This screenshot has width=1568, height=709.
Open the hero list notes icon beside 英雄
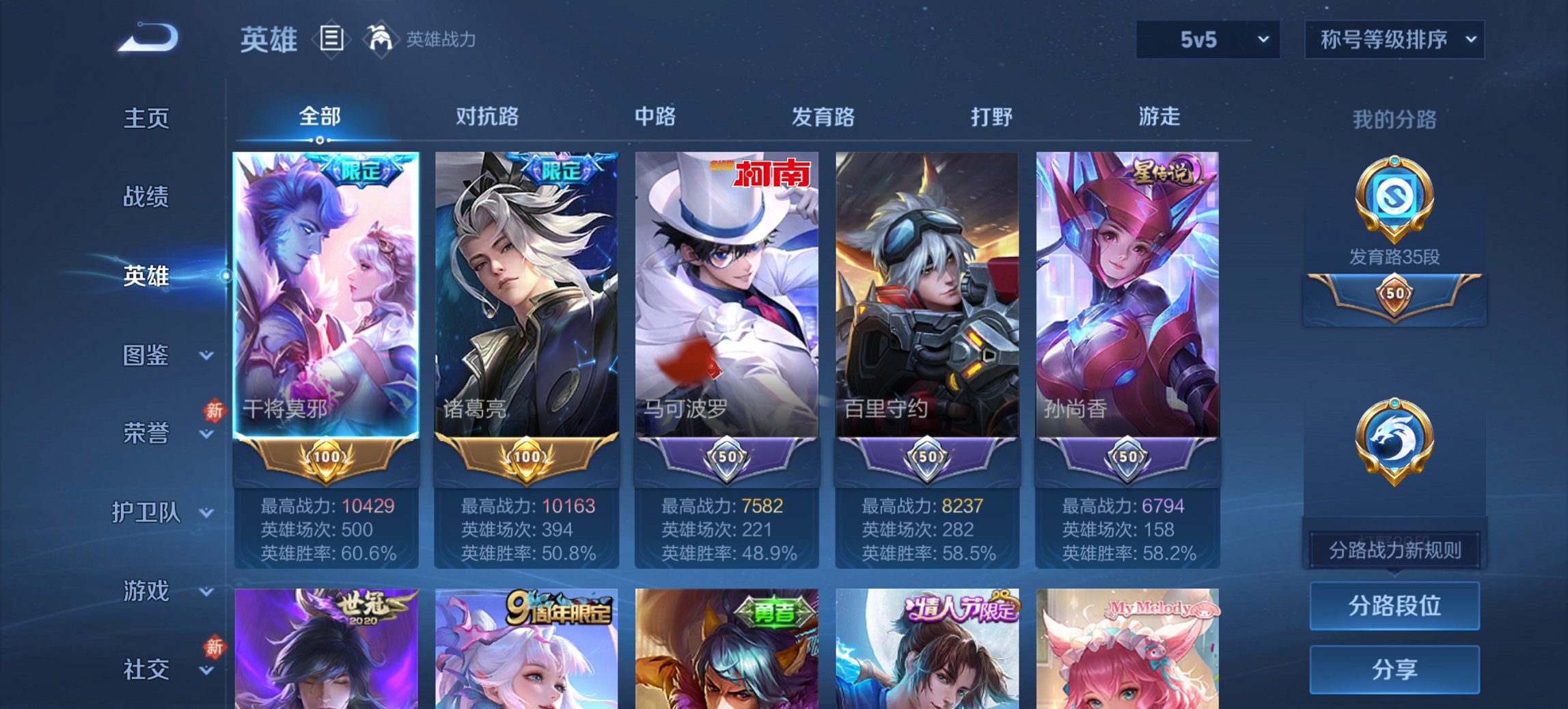coord(333,39)
